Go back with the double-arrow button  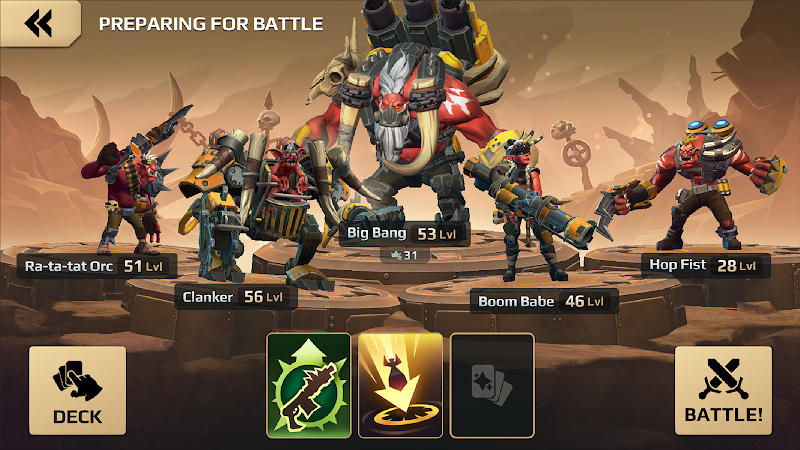pos(39,23)
